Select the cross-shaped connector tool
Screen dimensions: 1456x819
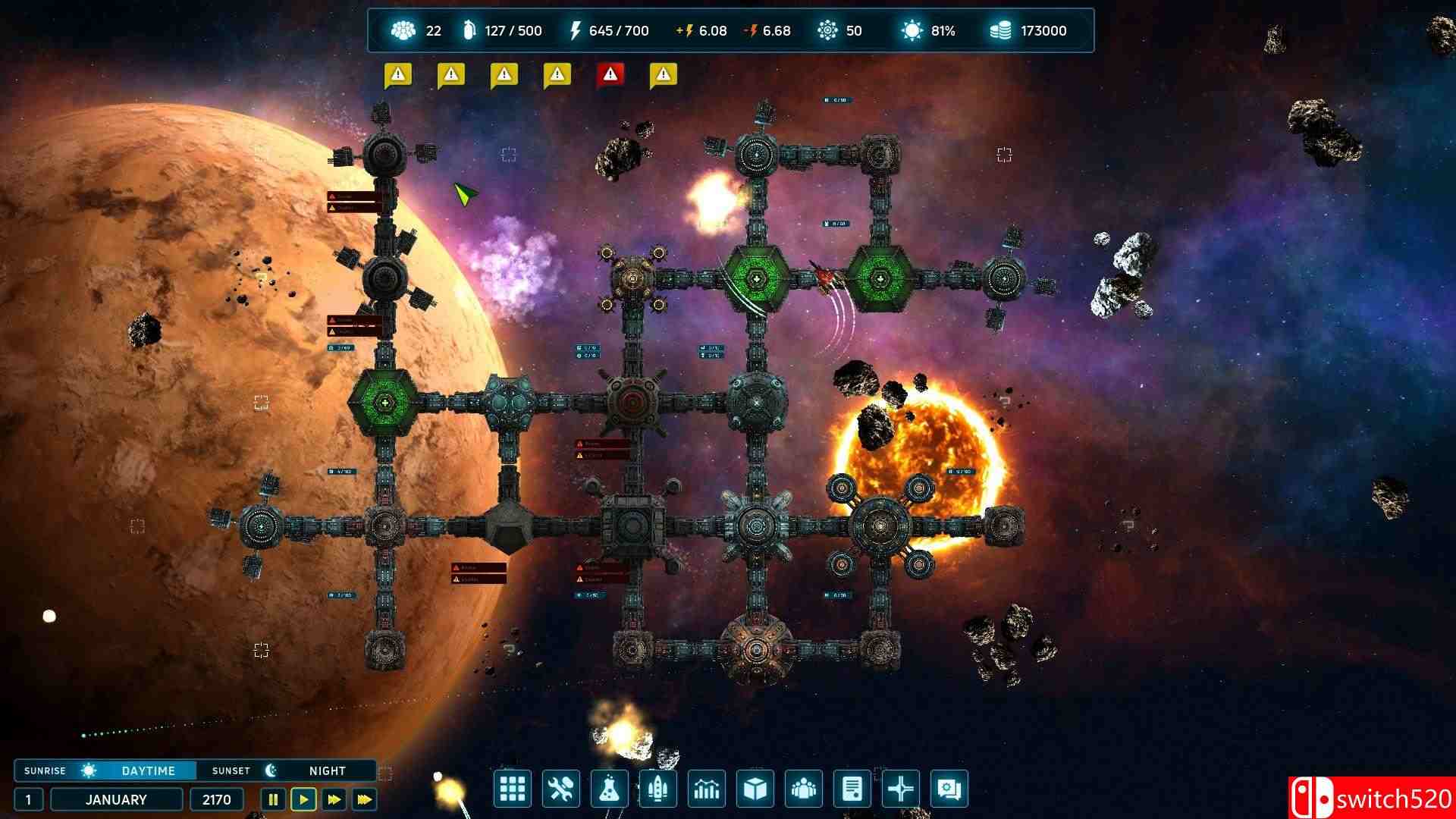pyautogui.click(x=900, y=789)
